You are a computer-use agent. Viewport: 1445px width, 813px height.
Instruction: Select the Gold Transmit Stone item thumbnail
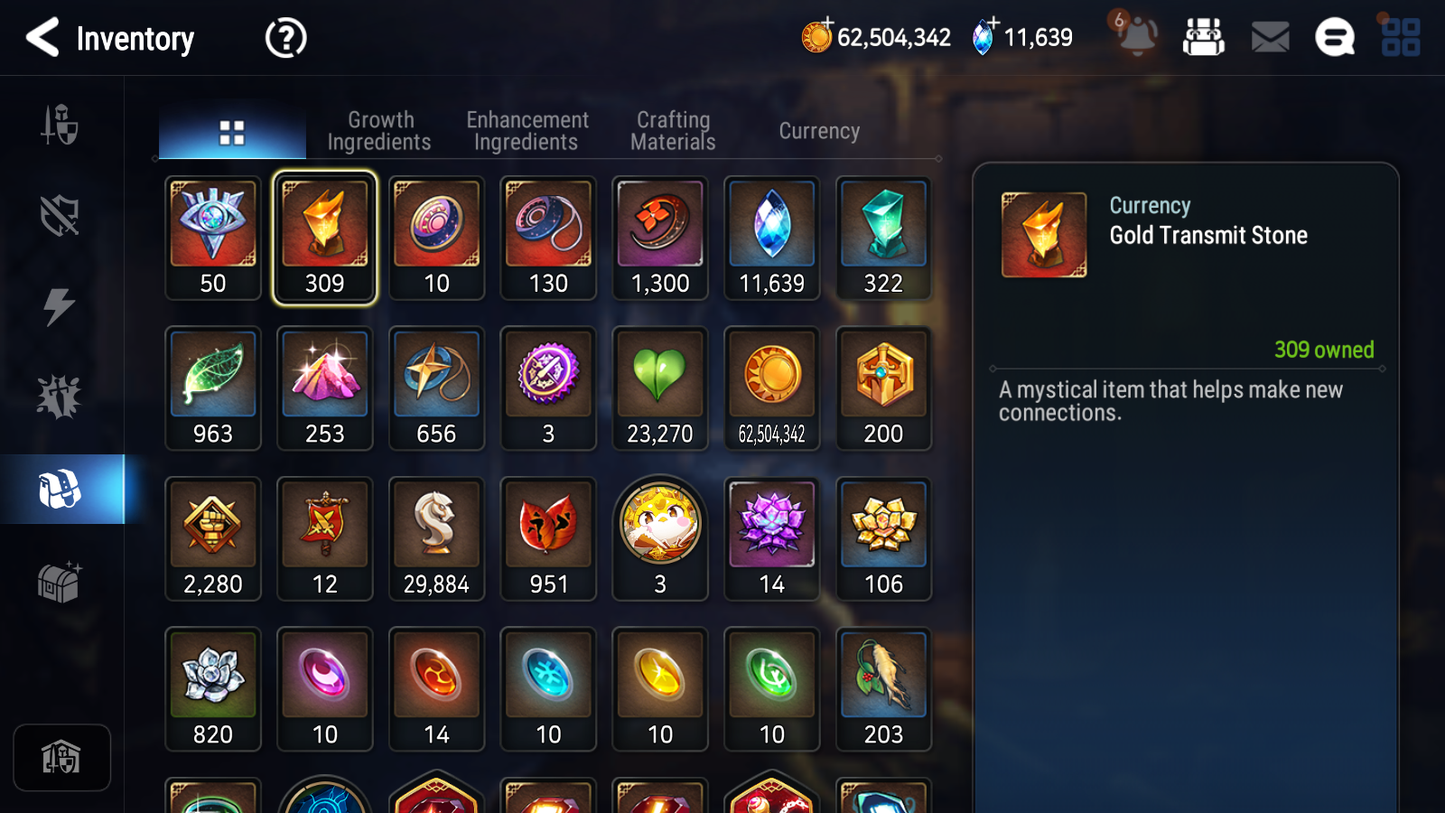tap(325, 237)
